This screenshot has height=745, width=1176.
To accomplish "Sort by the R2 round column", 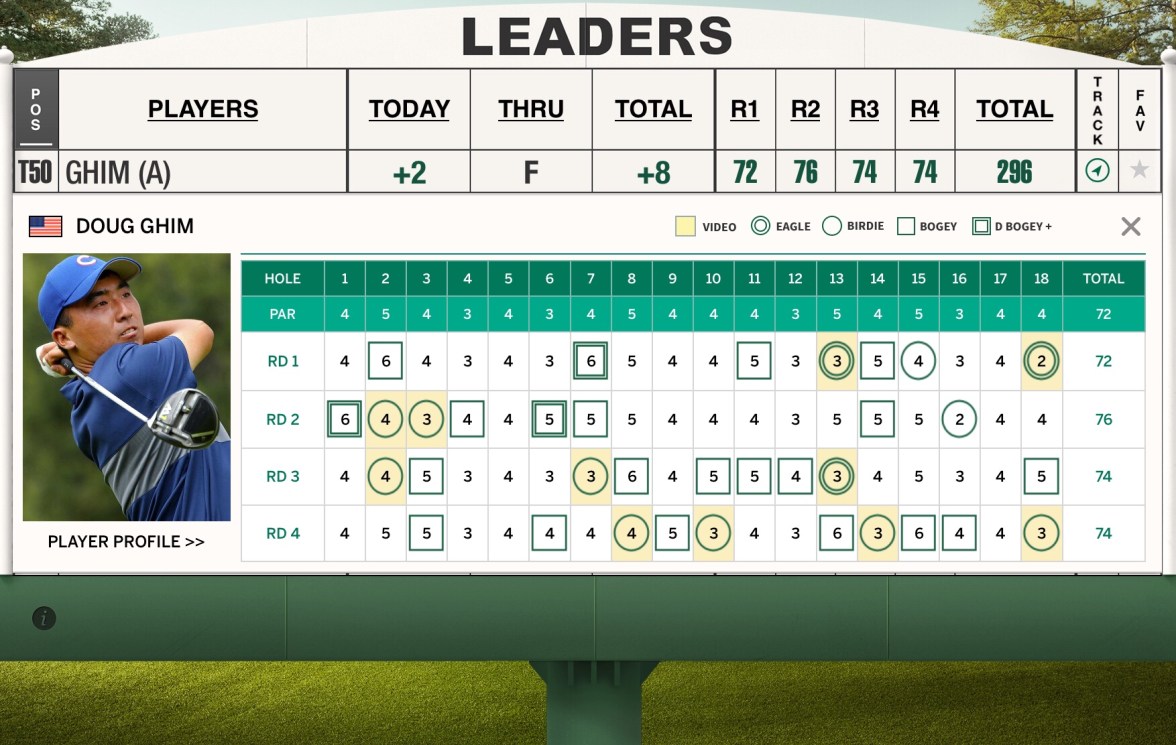I will (x=805, y=109).
